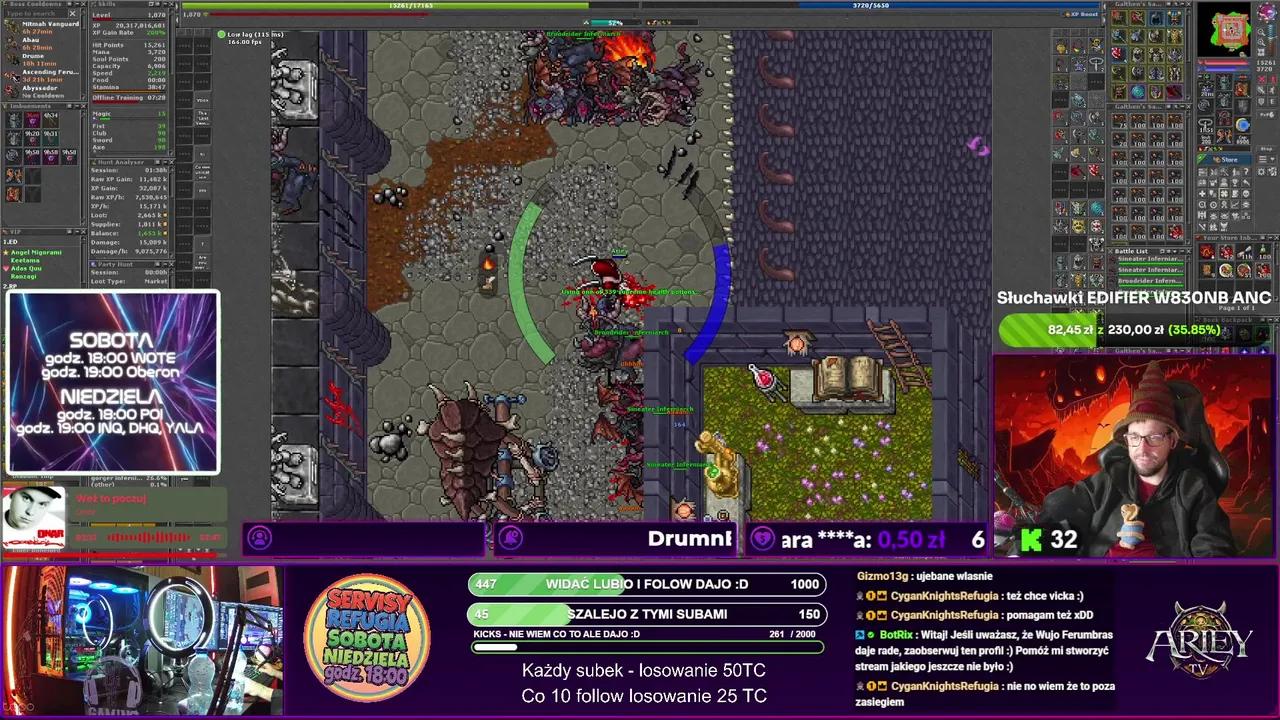1280x720 pixels.
Task: Toggle the star beside Angel Migorami in VIP
Action: [6, 252]
